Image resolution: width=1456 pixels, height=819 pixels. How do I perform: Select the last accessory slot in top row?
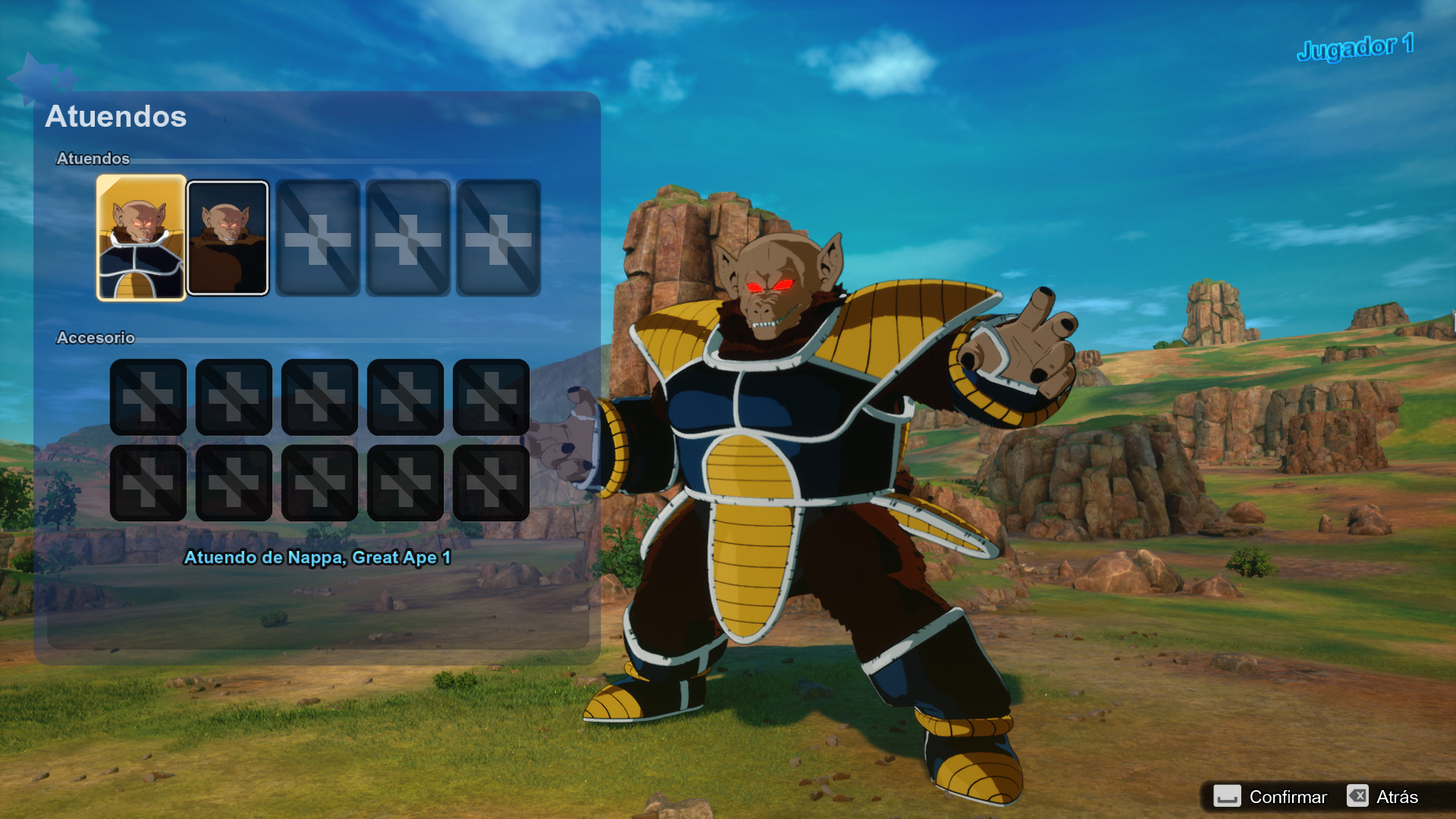492,396
